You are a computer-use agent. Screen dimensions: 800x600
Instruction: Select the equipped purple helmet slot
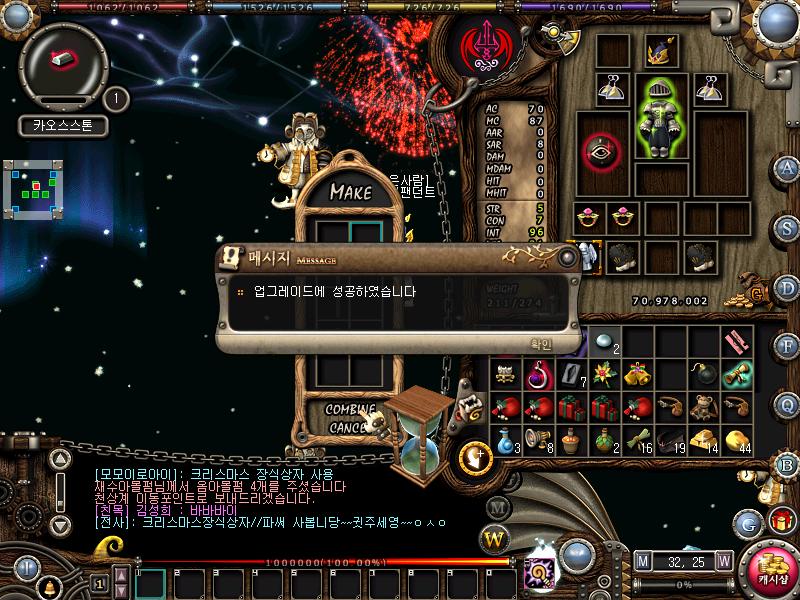tap(661, 50)
